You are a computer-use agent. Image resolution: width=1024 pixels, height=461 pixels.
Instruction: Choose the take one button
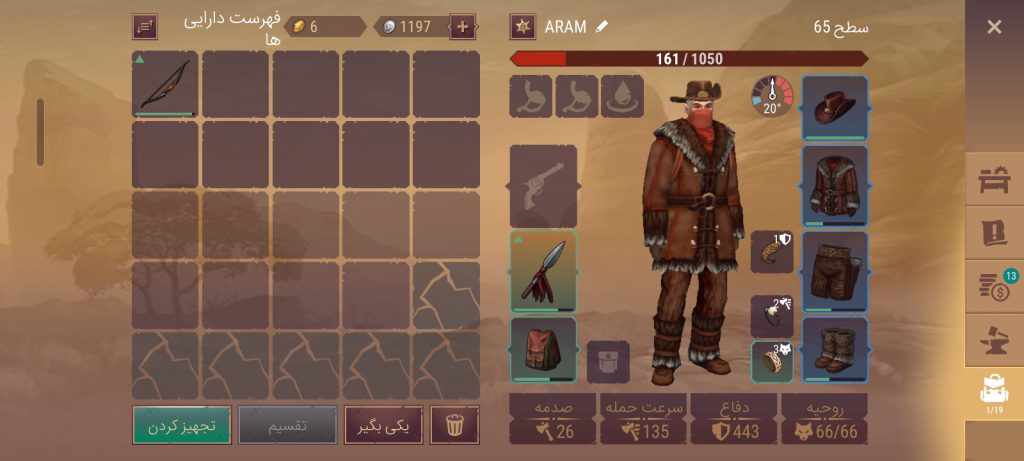(383, 425)
